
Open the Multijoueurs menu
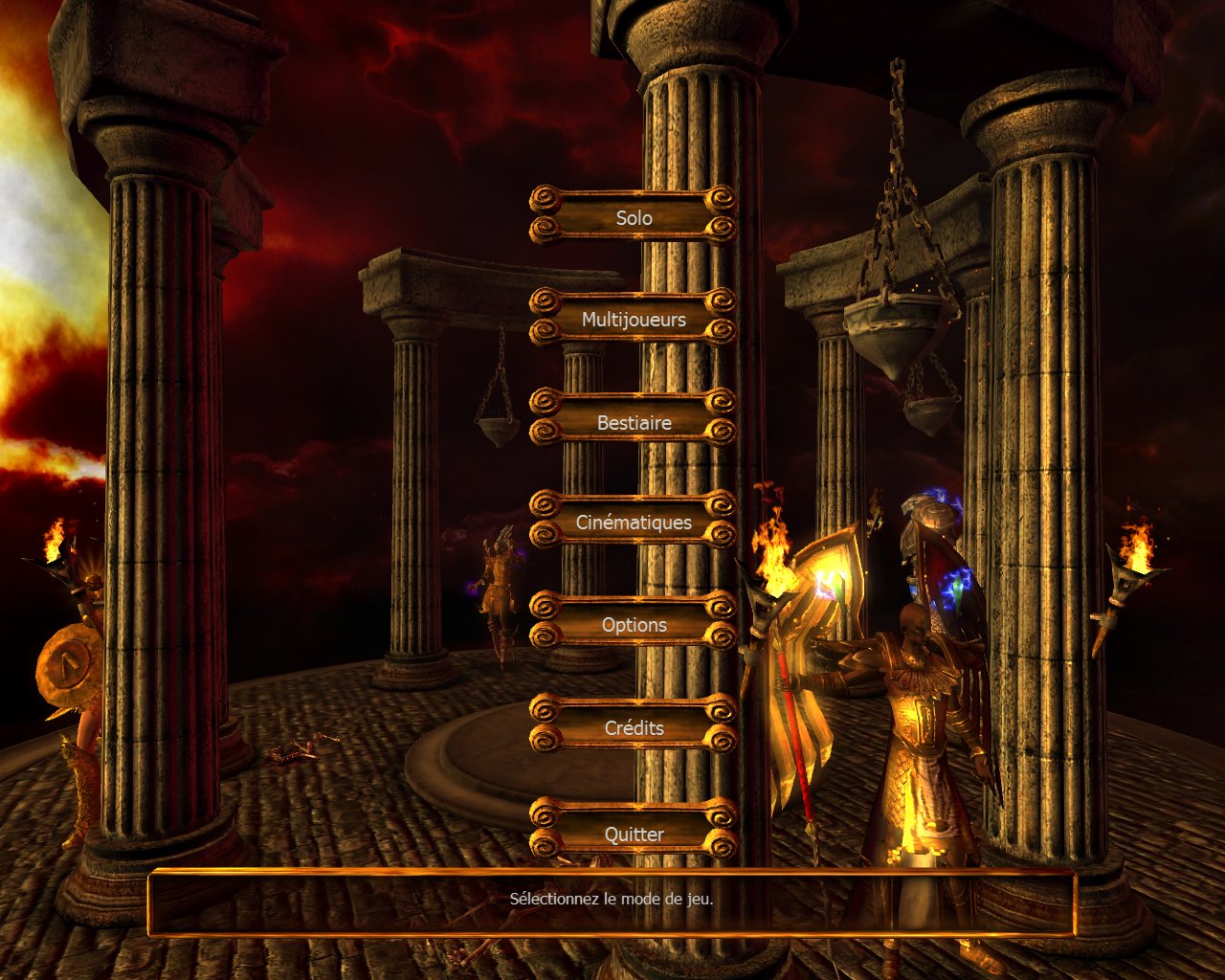tap(634, 320)
